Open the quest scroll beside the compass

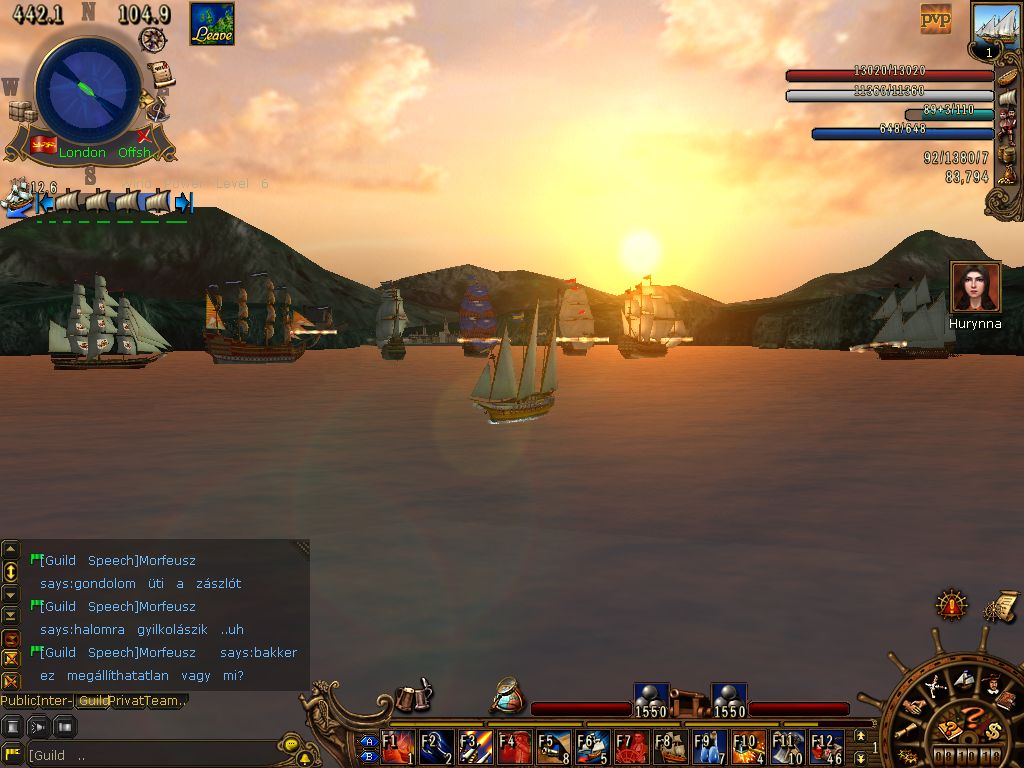click(x=161, y=75)
